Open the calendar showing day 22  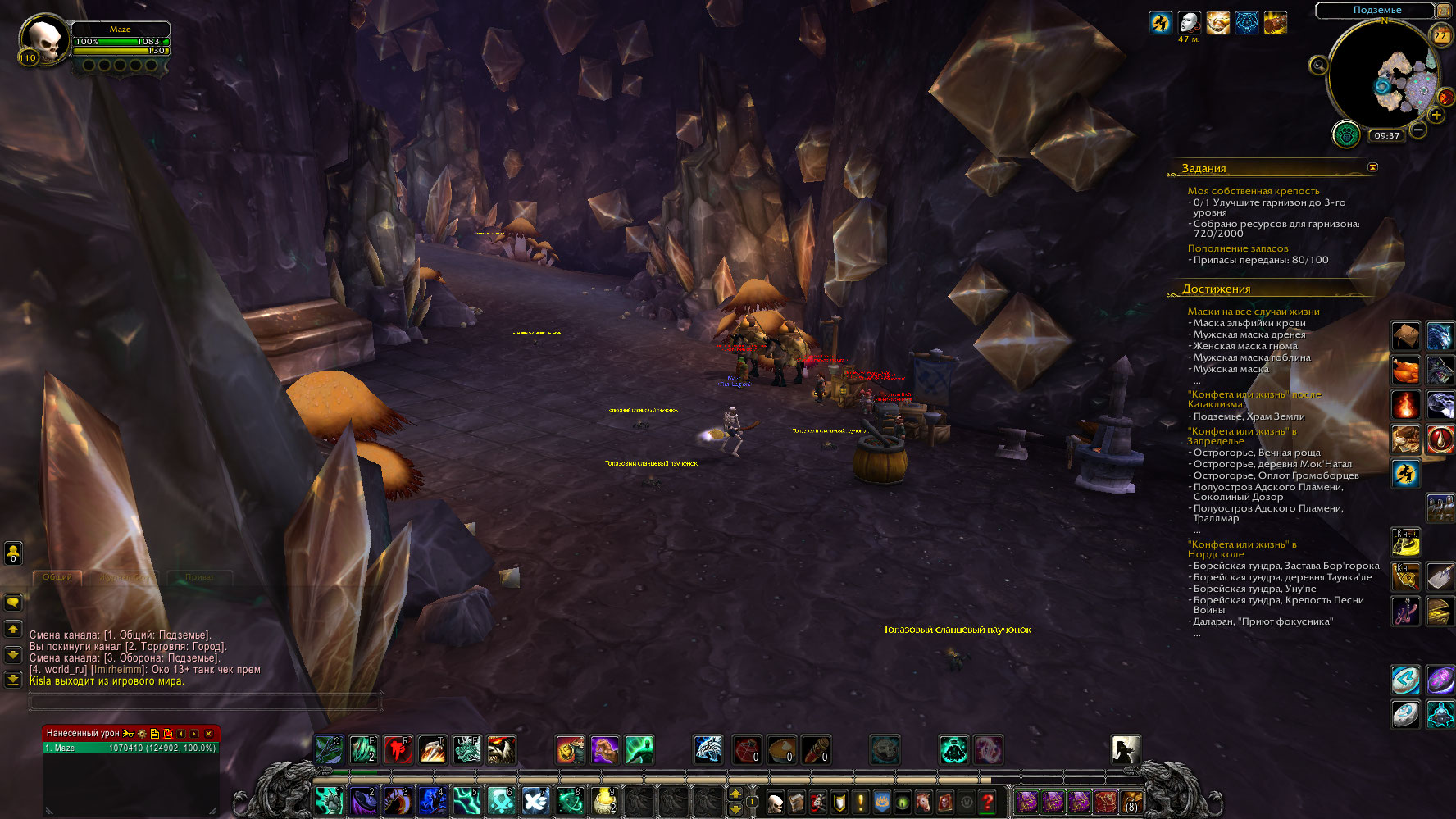pos(1440,35)
